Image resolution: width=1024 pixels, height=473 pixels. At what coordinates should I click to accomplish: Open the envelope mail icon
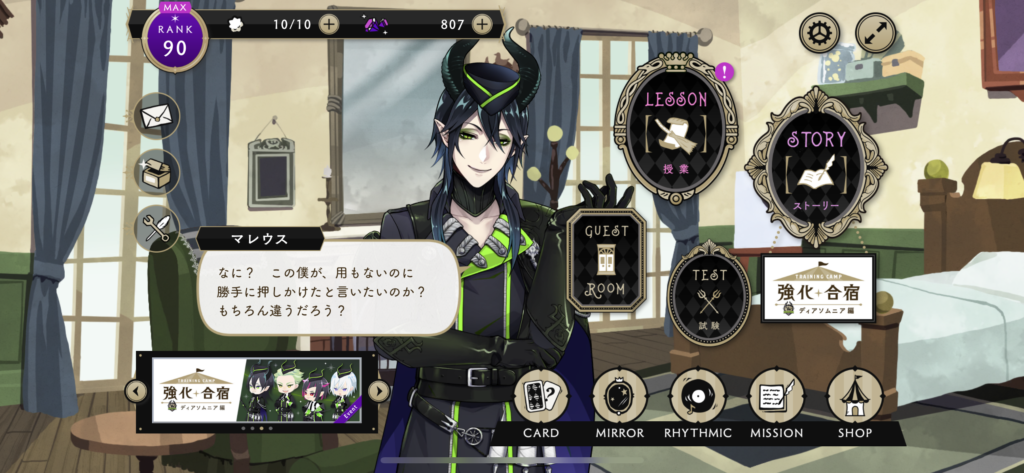pyautogui.click(x=157, y=115)
